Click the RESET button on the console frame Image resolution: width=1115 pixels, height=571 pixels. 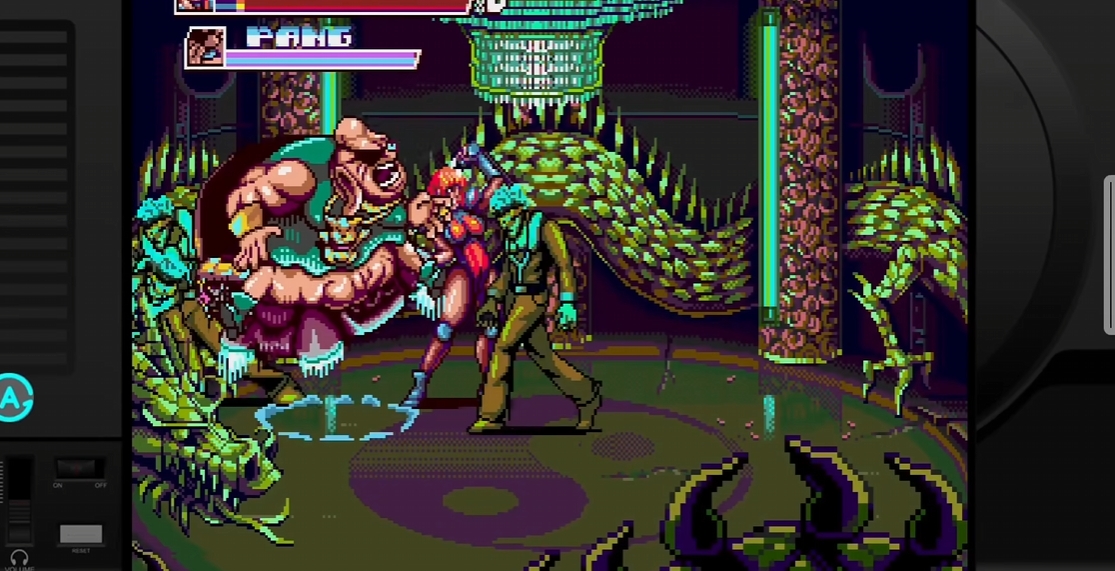click(81, 534)
